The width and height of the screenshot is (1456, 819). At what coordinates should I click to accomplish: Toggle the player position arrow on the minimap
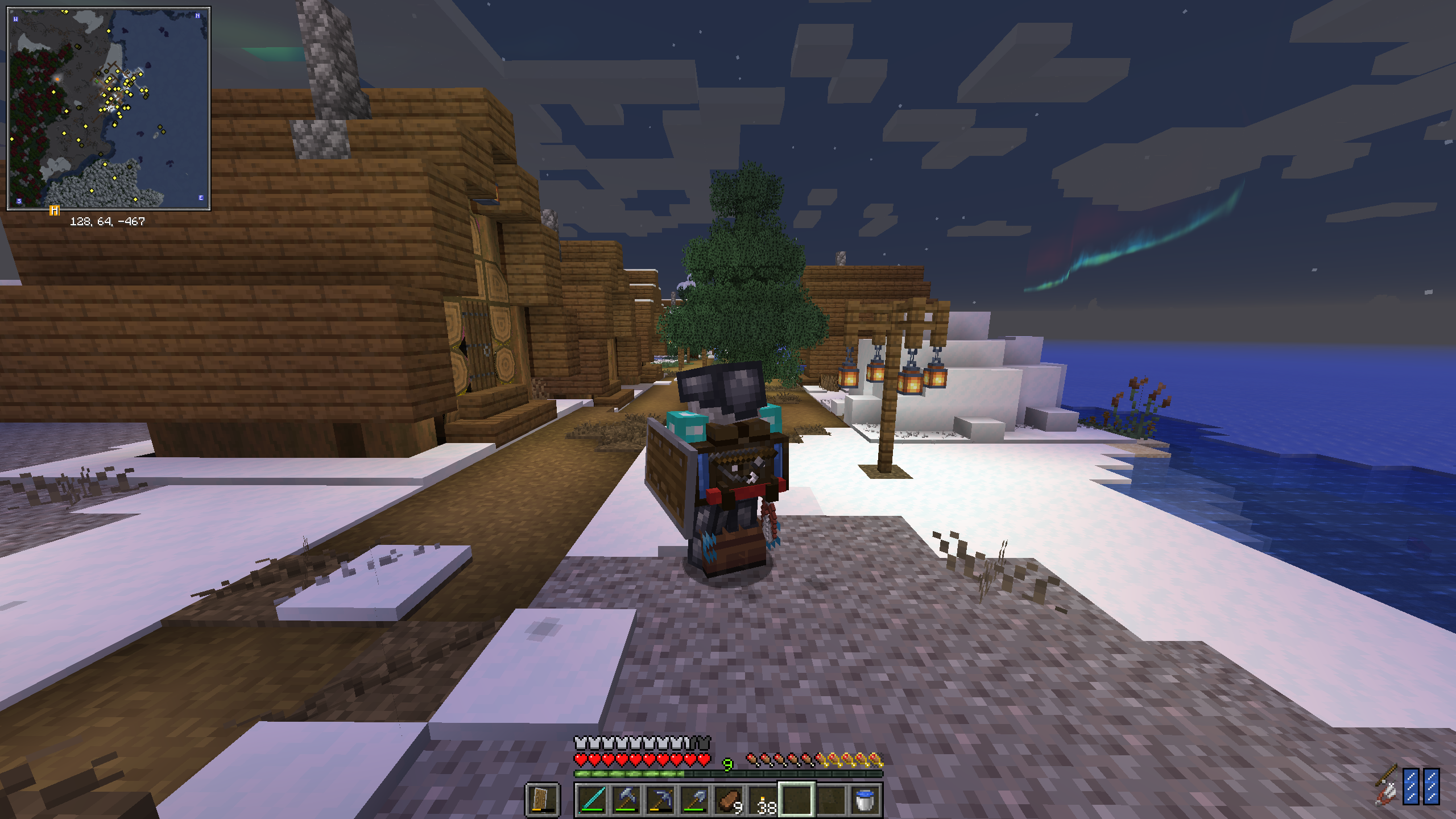click(109, 108)
